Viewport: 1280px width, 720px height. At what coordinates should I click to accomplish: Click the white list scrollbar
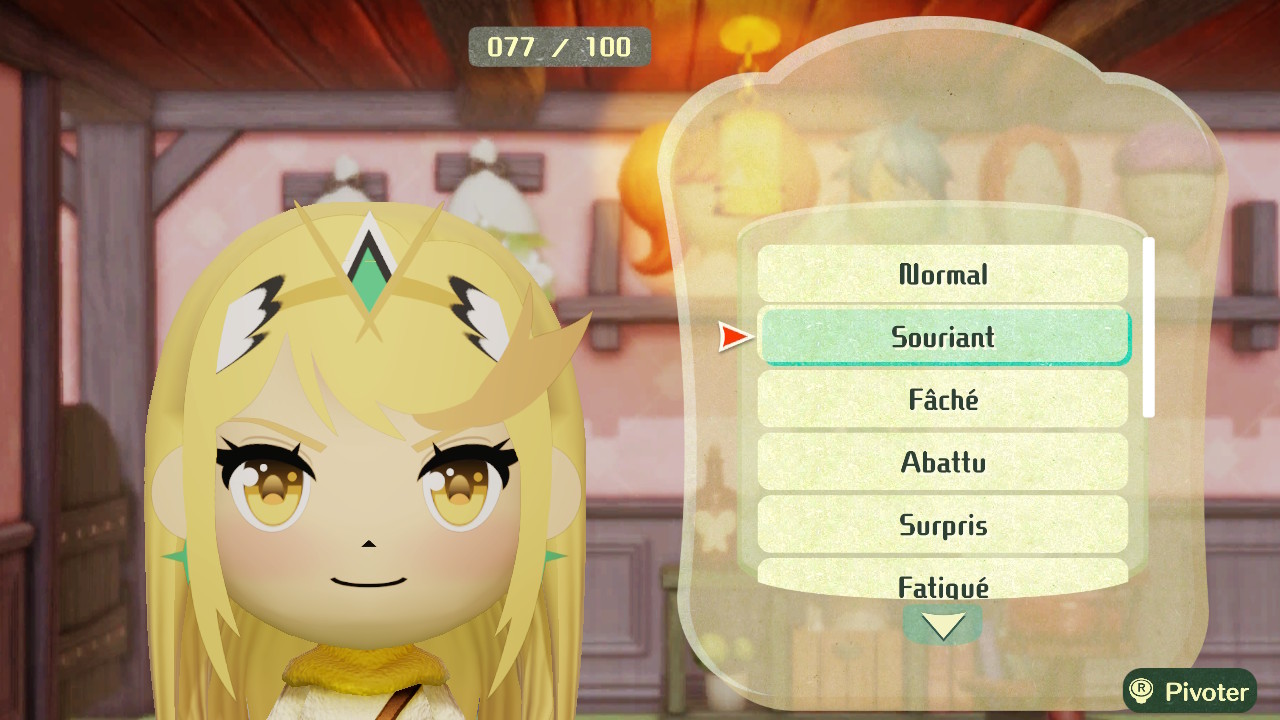tap(1149, 327)
